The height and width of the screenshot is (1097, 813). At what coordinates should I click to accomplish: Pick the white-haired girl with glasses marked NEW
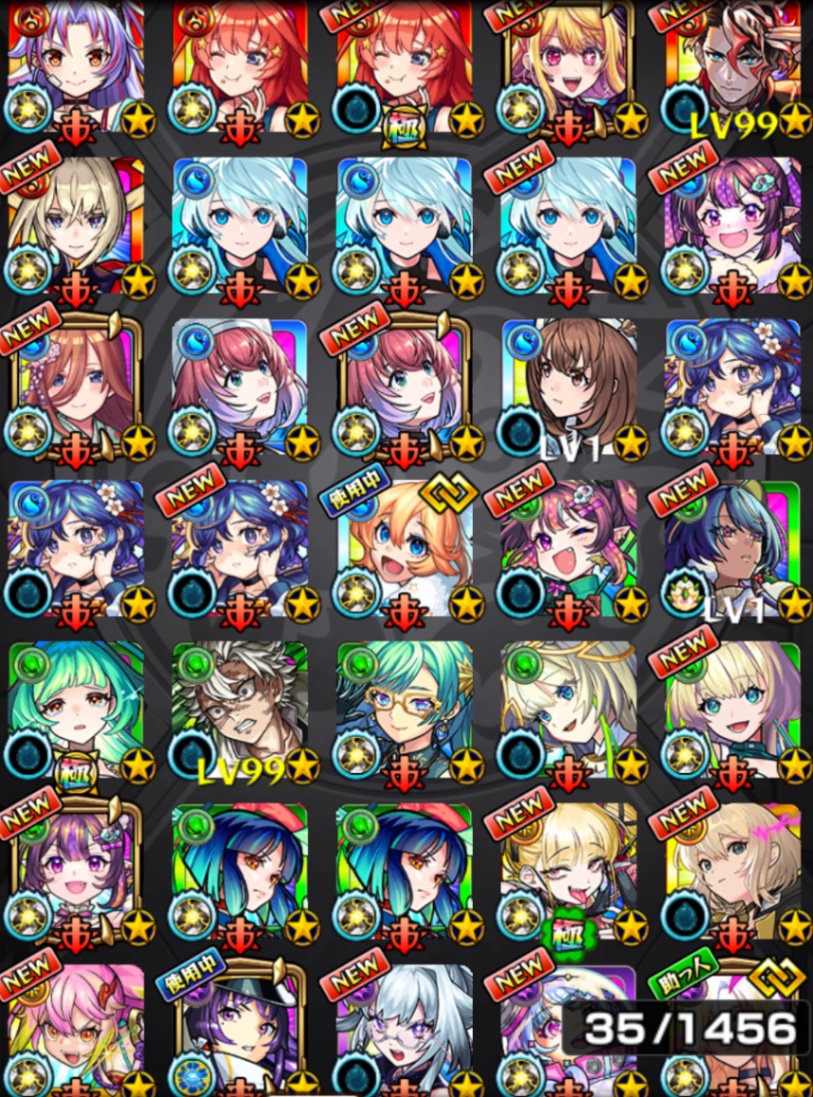[x=404, y=1030]
